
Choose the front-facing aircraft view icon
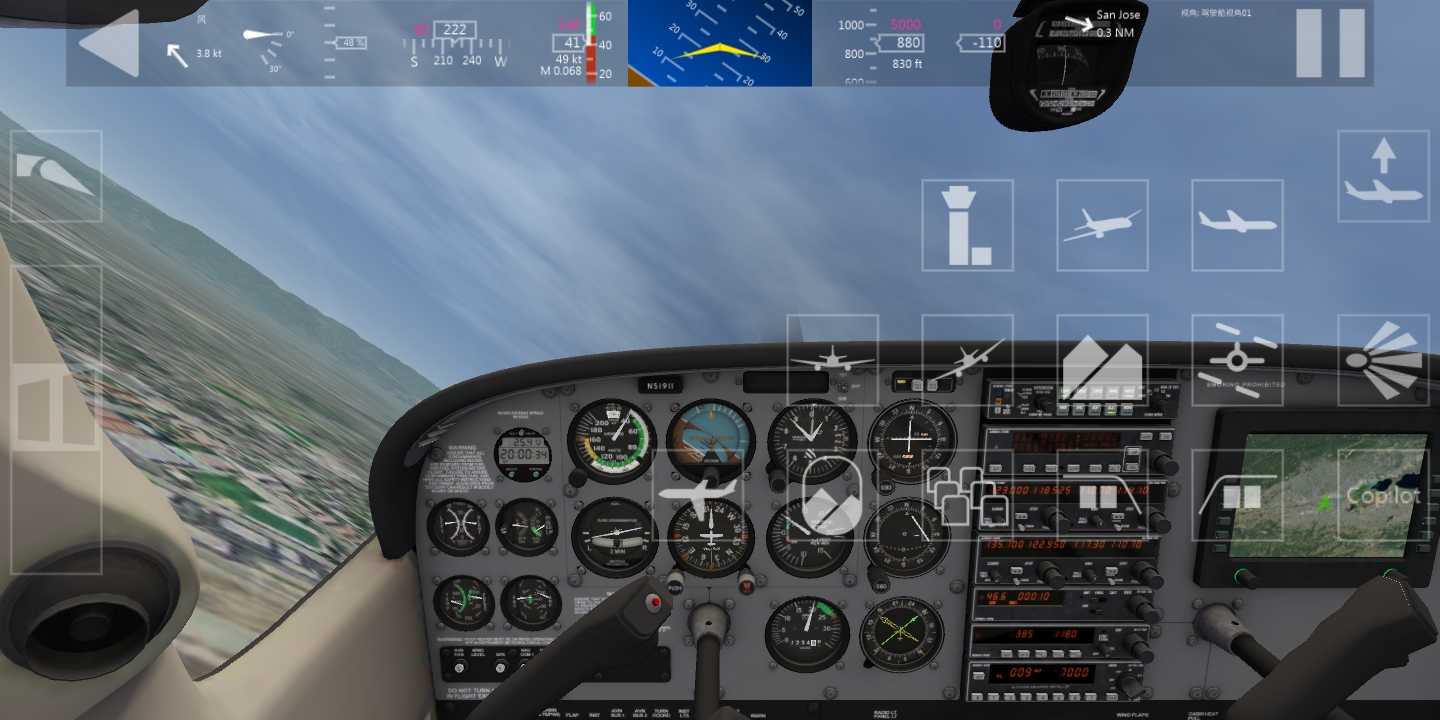point(833,362)
